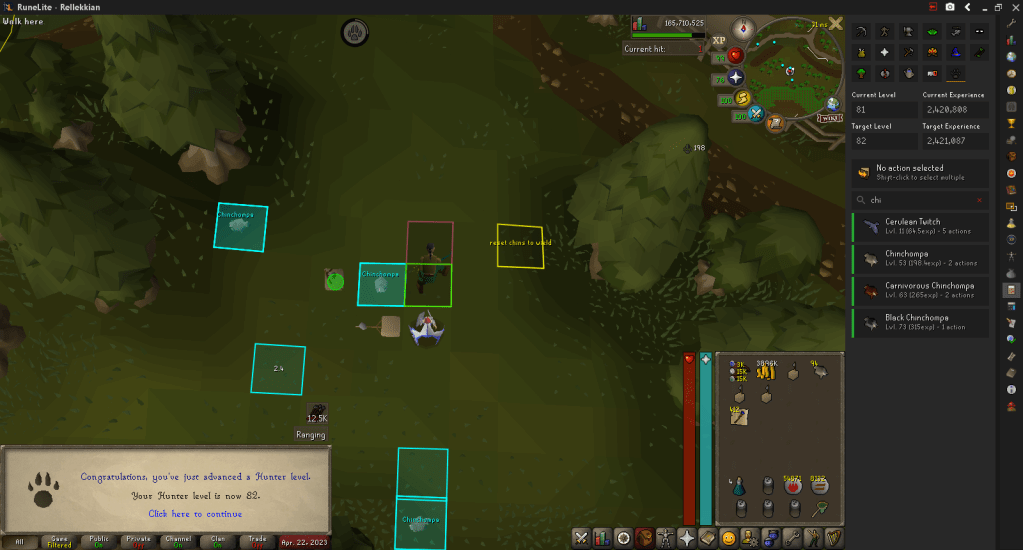Choose the Cerulean Twitch entry
This screenshot has width=1023, height=550.
(x=920, y=226)
